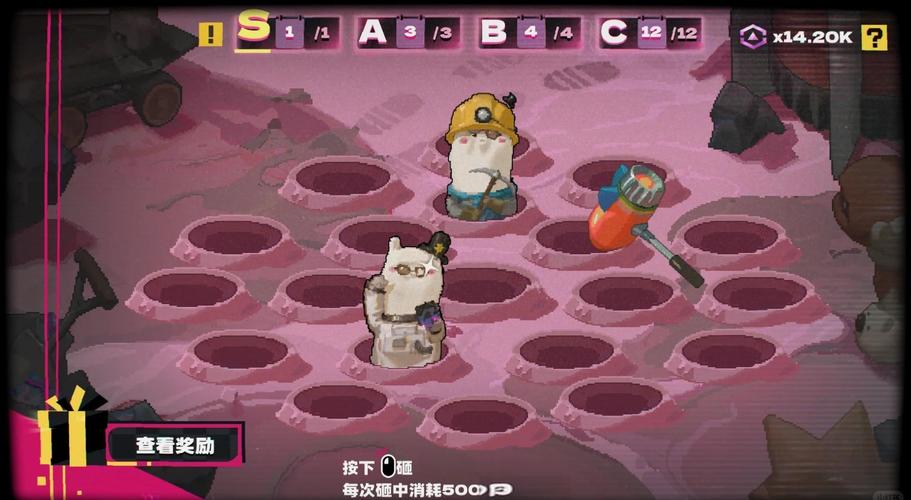Click the gift box icon
Screen dimensions: 911x500
70,432
